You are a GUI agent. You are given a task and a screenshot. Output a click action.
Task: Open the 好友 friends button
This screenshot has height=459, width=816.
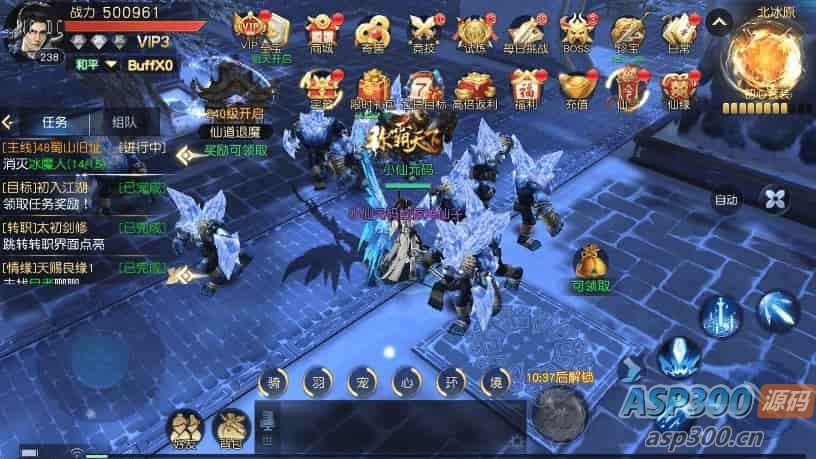183,428
